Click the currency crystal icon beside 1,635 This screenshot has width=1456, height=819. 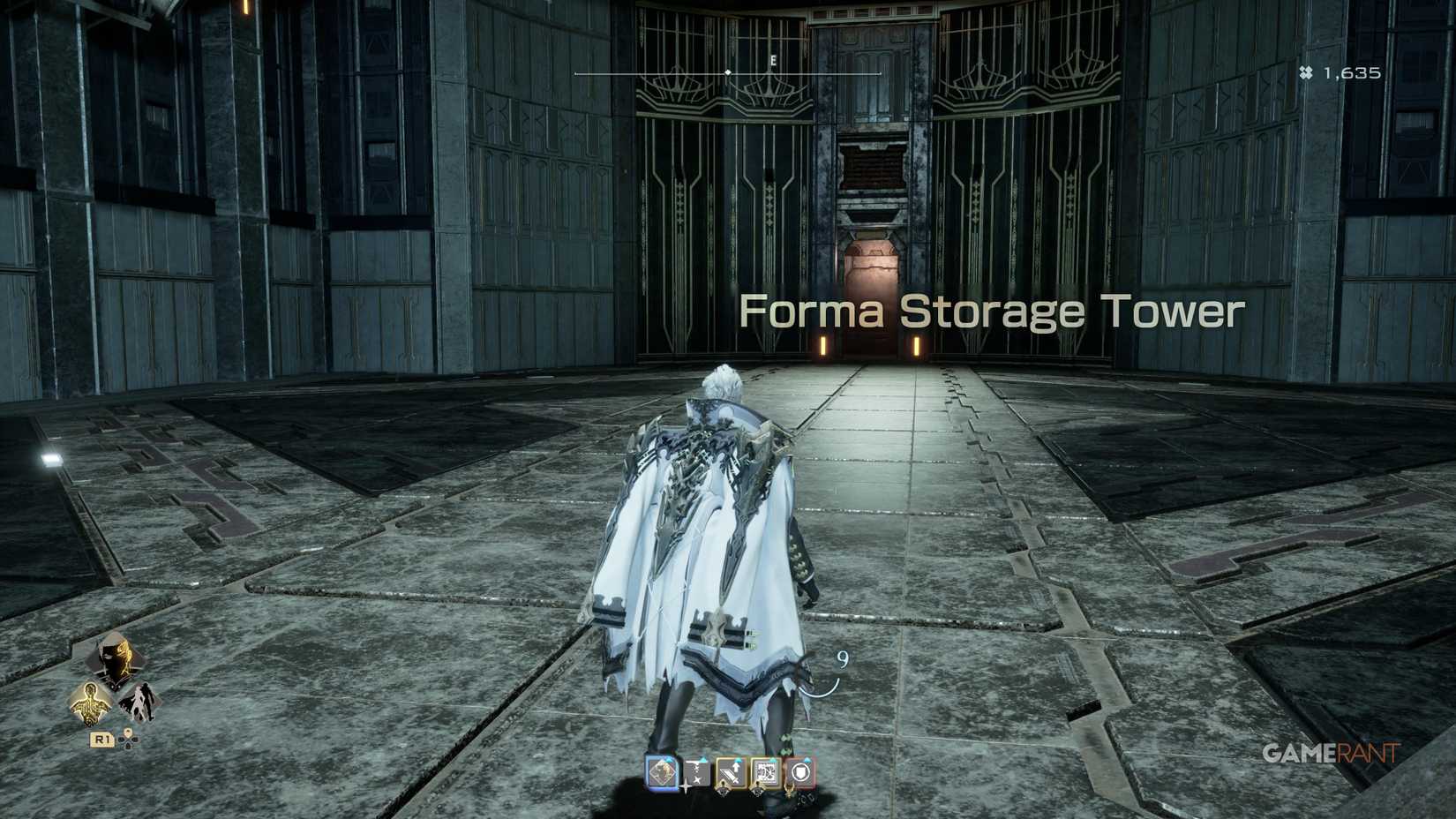pos(1307,72)
